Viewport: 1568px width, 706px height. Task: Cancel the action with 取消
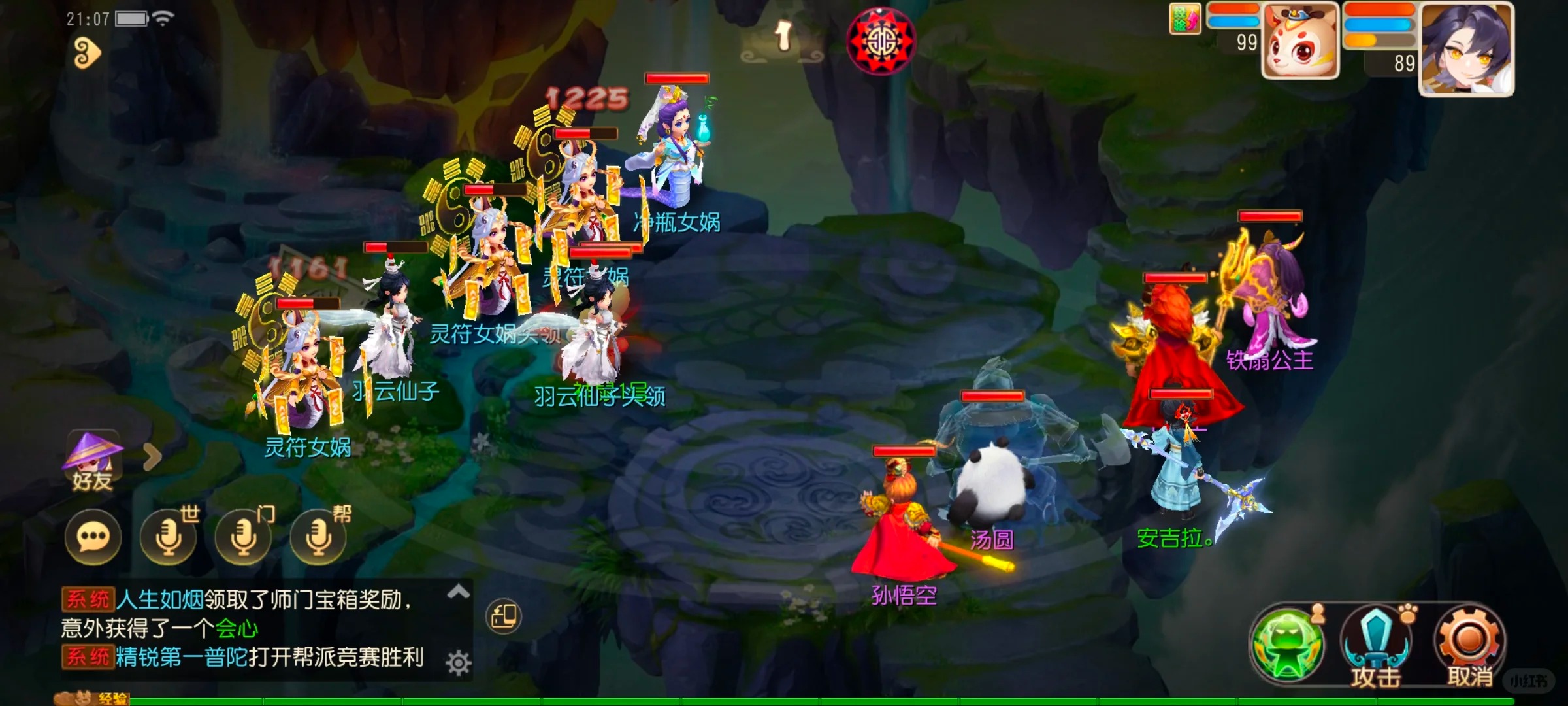(1469, 645)
